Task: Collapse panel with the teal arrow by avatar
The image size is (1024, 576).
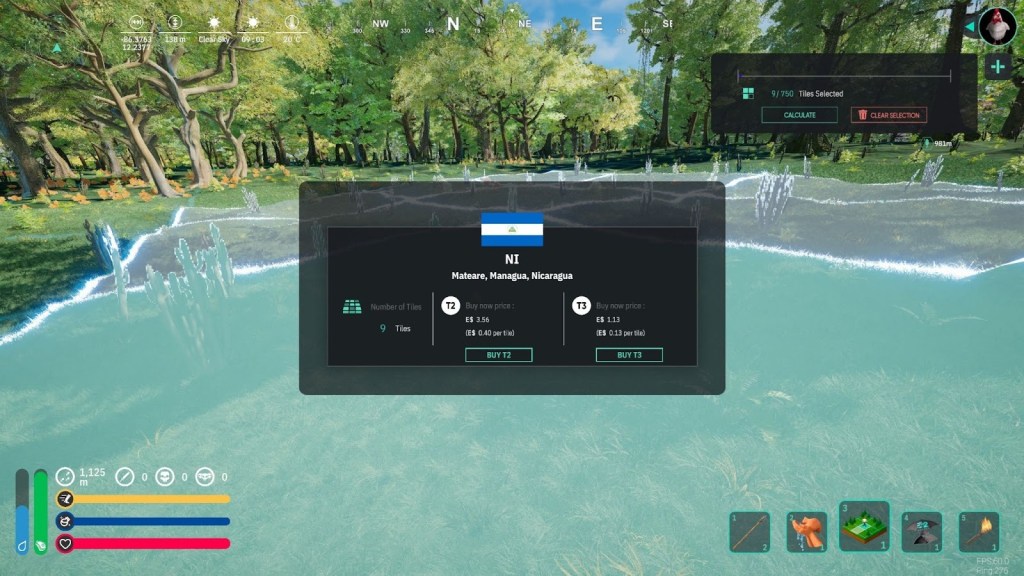Action: pos(969,26)
